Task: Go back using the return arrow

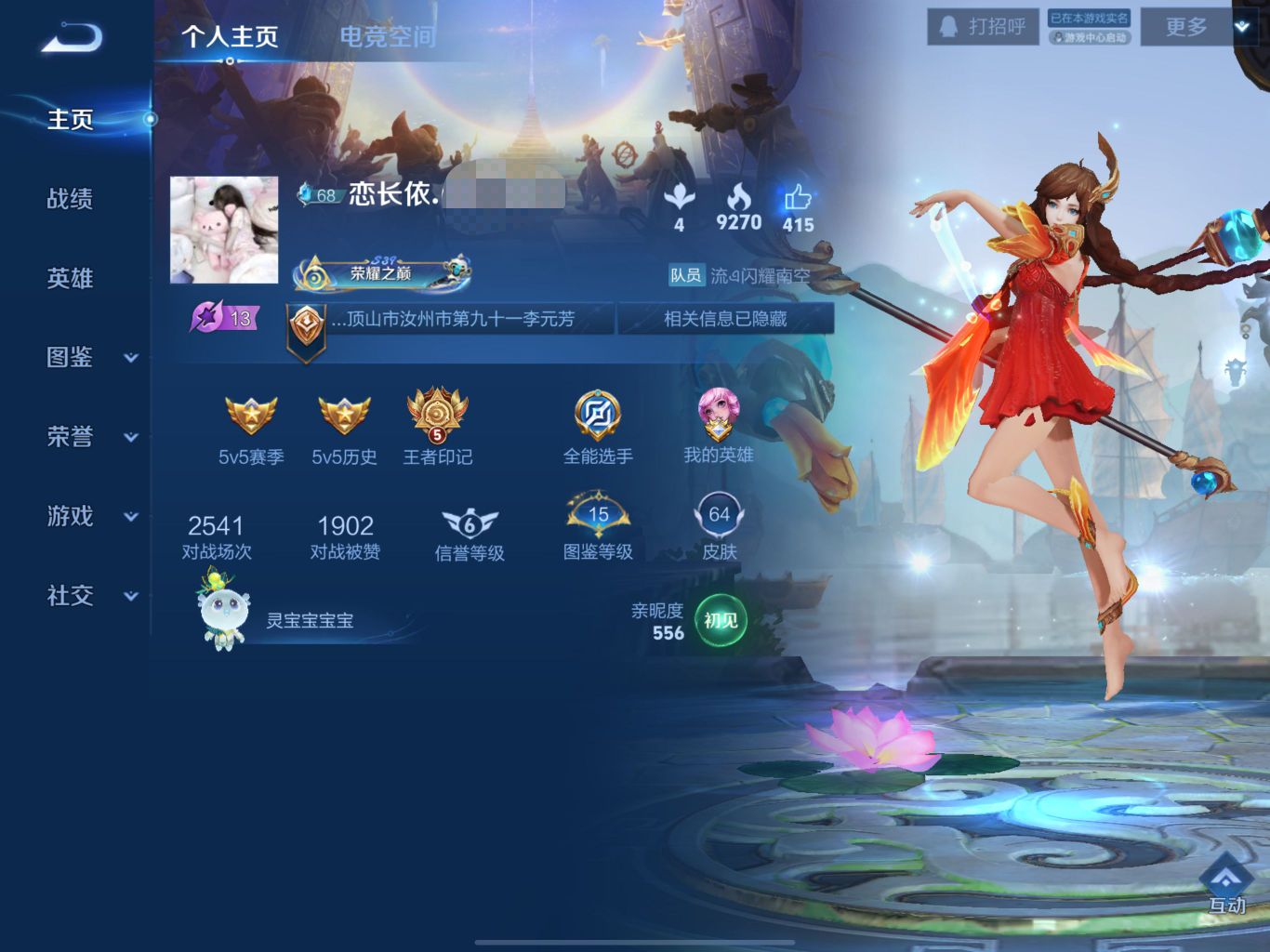Action: coord(71,37)
